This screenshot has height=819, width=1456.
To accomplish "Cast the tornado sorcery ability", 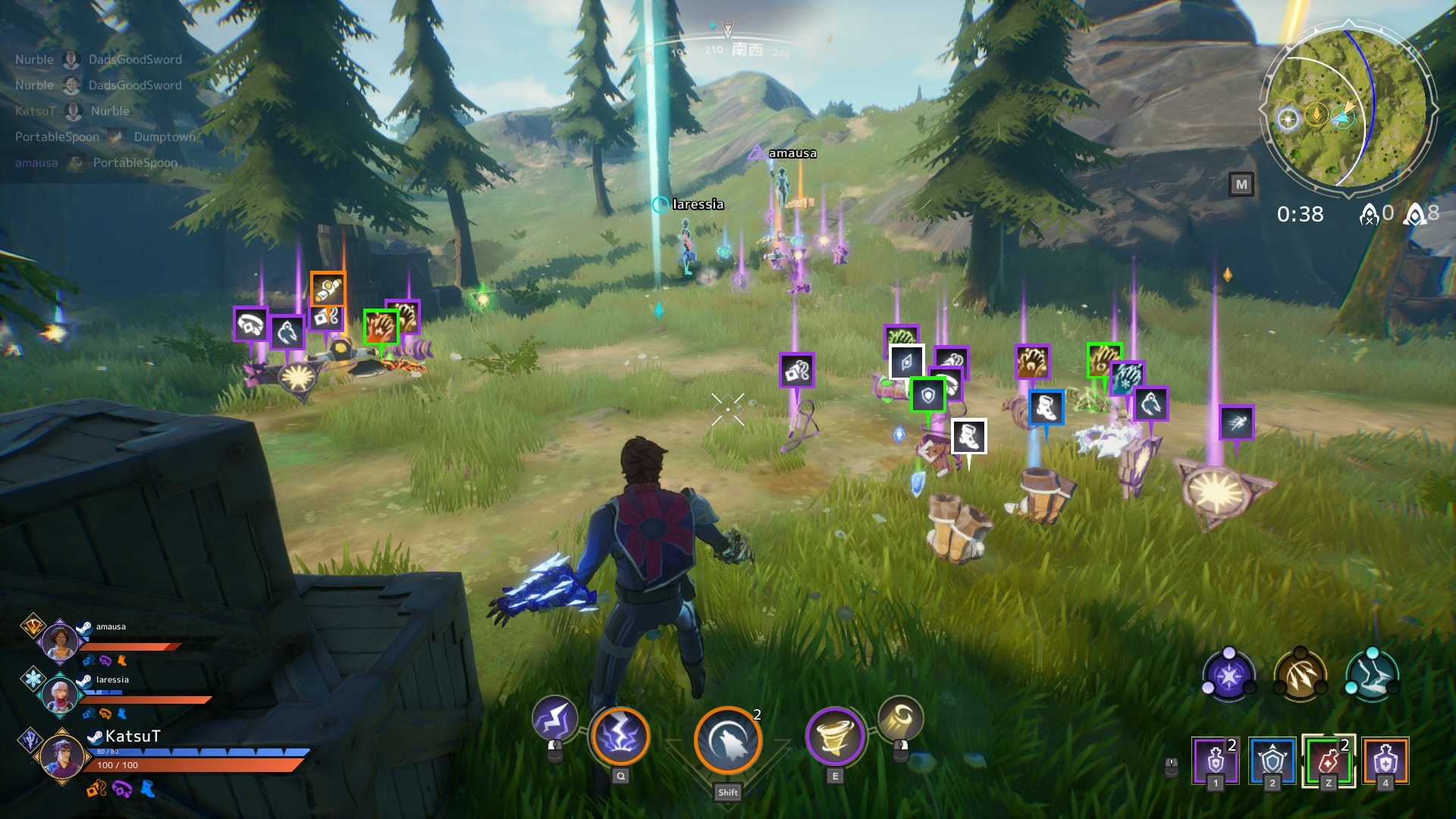I will (835, 736).
